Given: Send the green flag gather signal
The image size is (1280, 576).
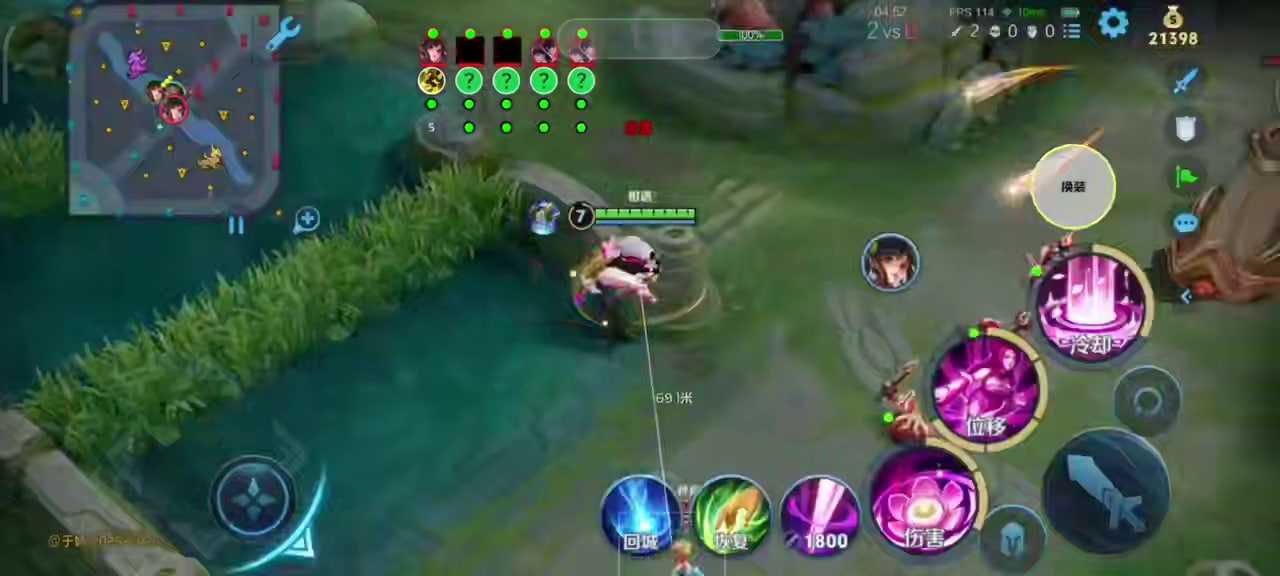Looking at the screenshot, I should point(1186,176).
